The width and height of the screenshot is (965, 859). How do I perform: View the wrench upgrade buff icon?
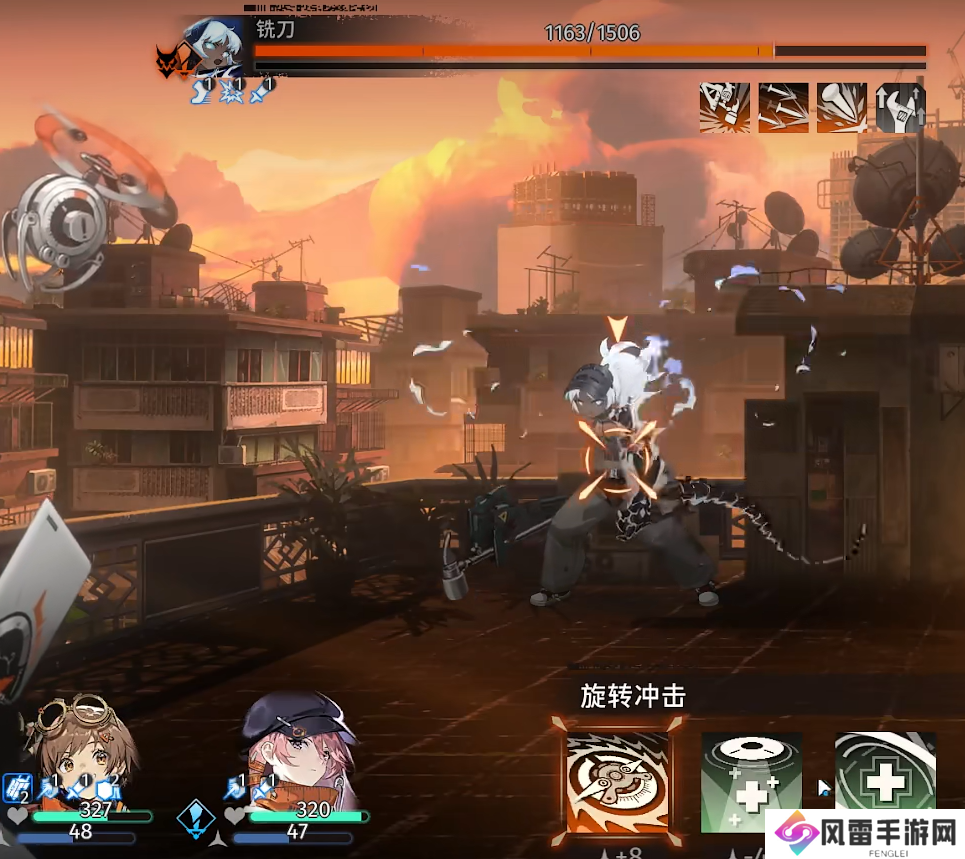pos(900,108)
